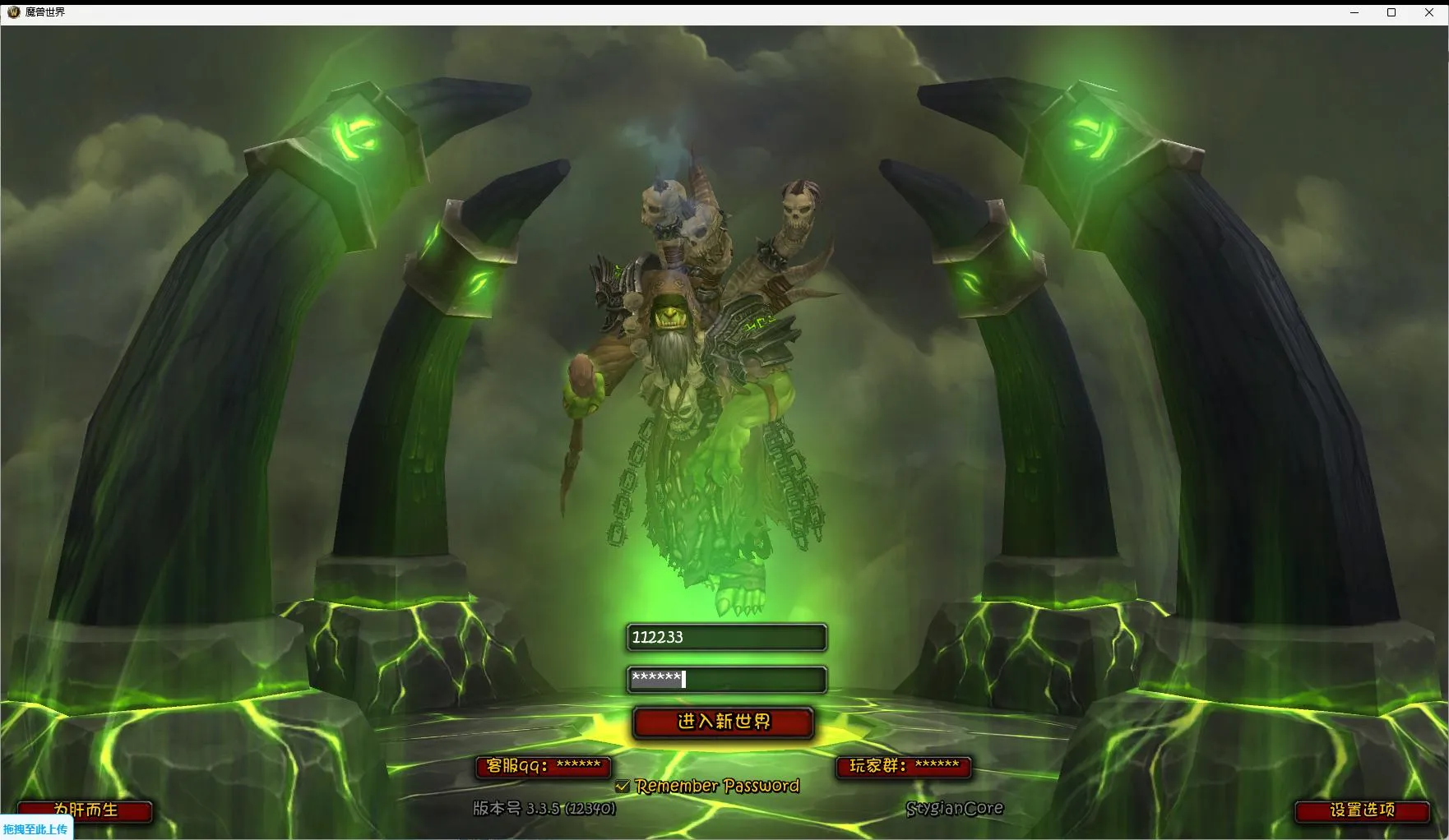Minimize the game window
Screen dimensions: 1449x840
(x=1354, y=12)
